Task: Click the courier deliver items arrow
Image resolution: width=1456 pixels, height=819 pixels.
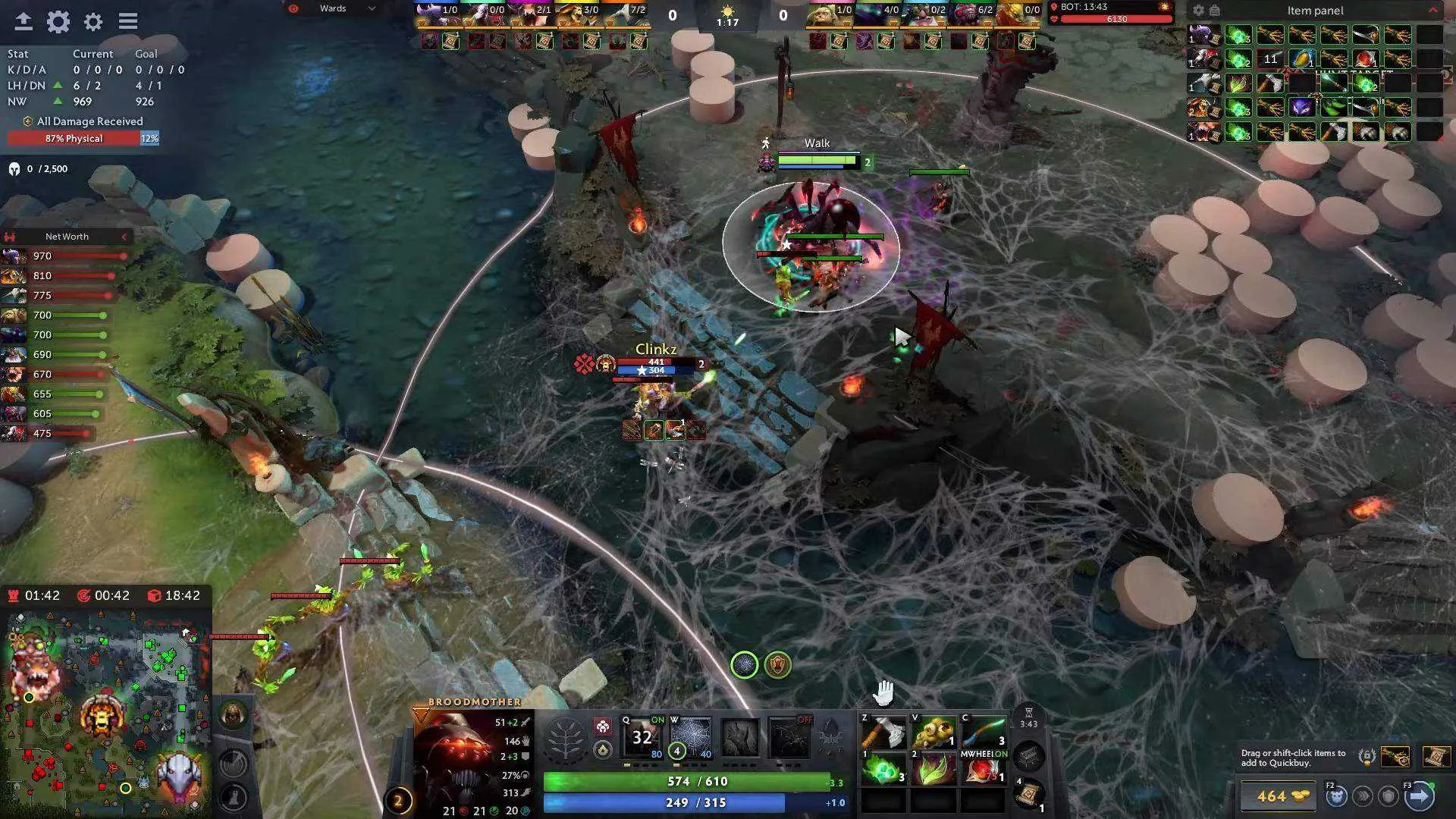Action: [x=1420, y=795]
